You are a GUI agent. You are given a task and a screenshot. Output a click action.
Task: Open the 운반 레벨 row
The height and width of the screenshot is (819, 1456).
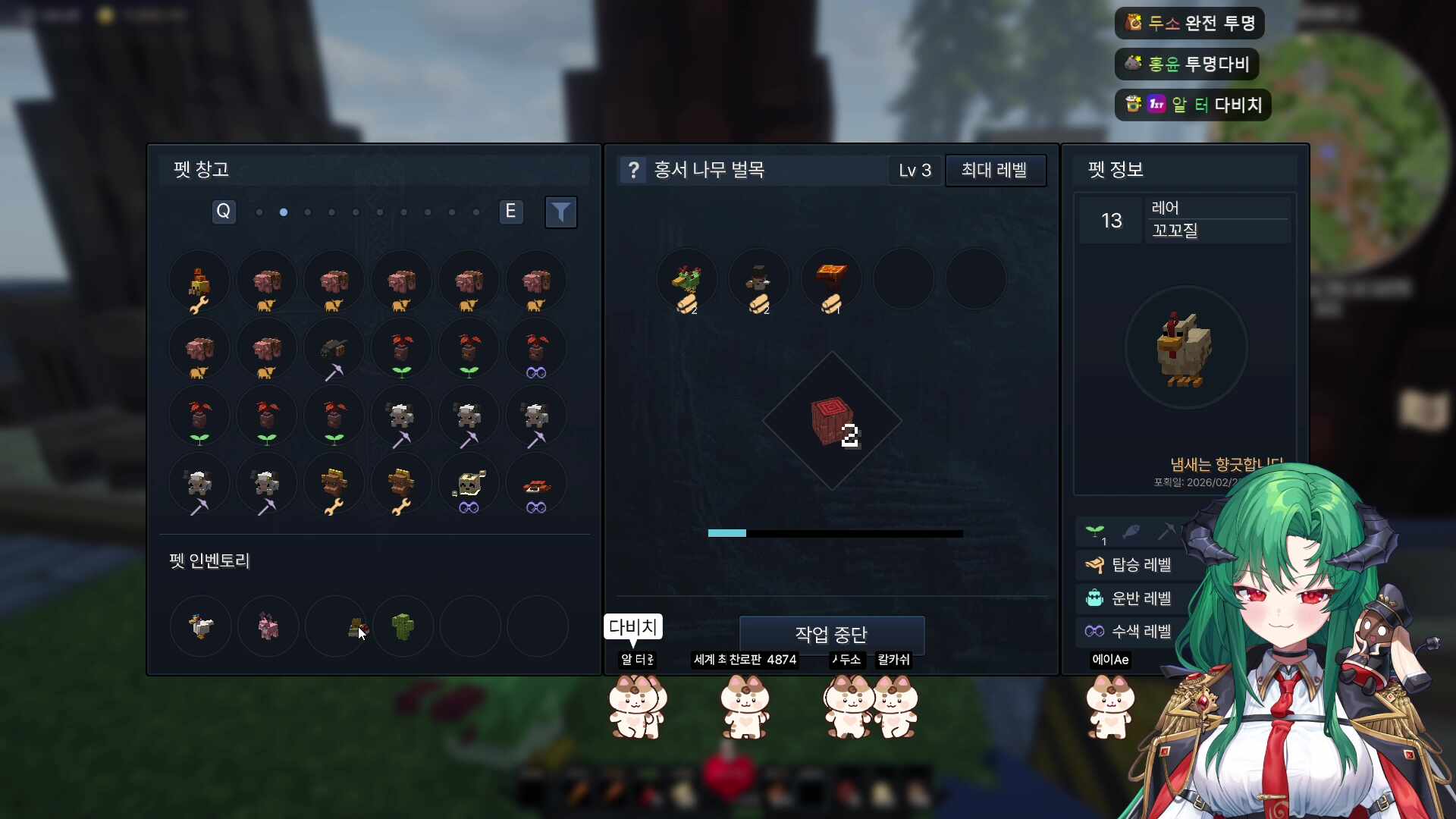pos(1141,598)
